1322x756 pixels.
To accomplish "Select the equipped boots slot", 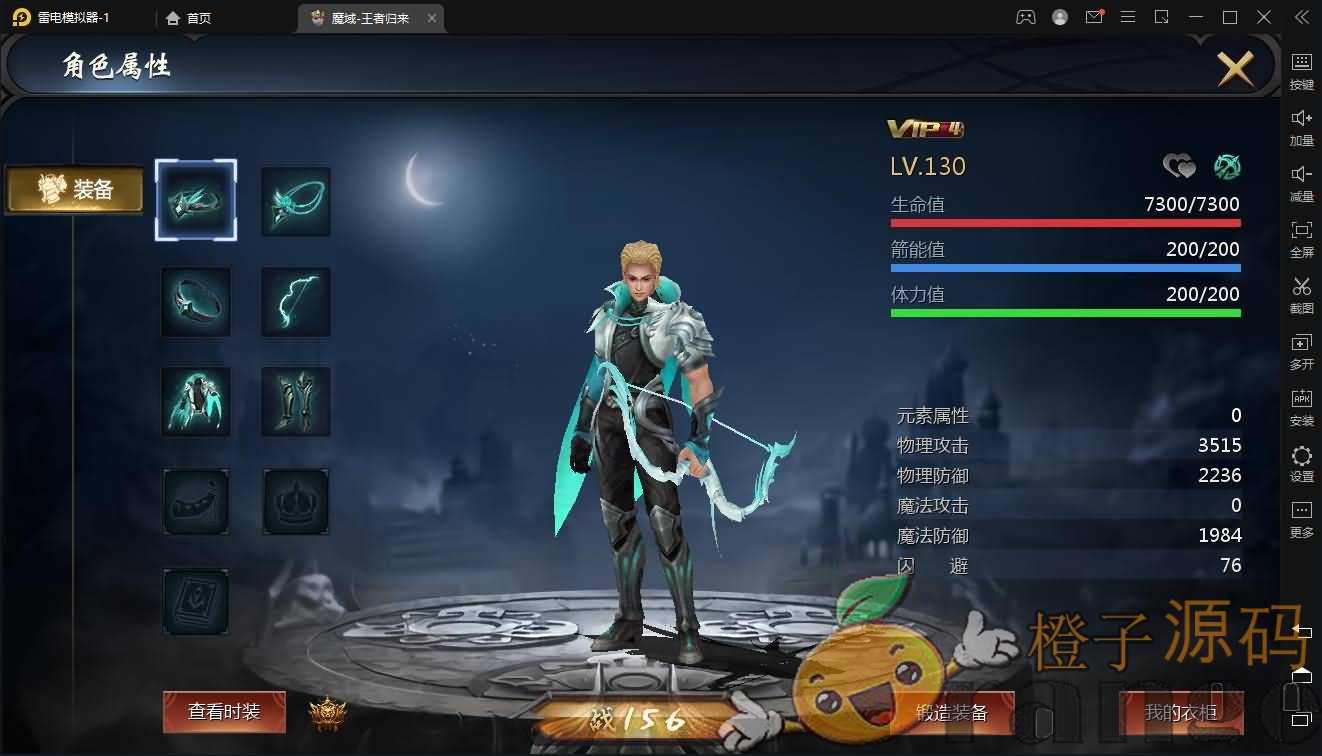I will (x=296, y=401).
